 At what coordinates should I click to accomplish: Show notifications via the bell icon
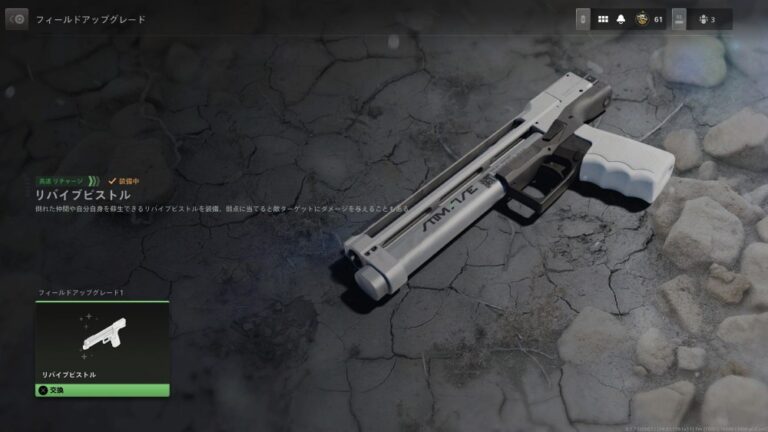click(621, 19)
